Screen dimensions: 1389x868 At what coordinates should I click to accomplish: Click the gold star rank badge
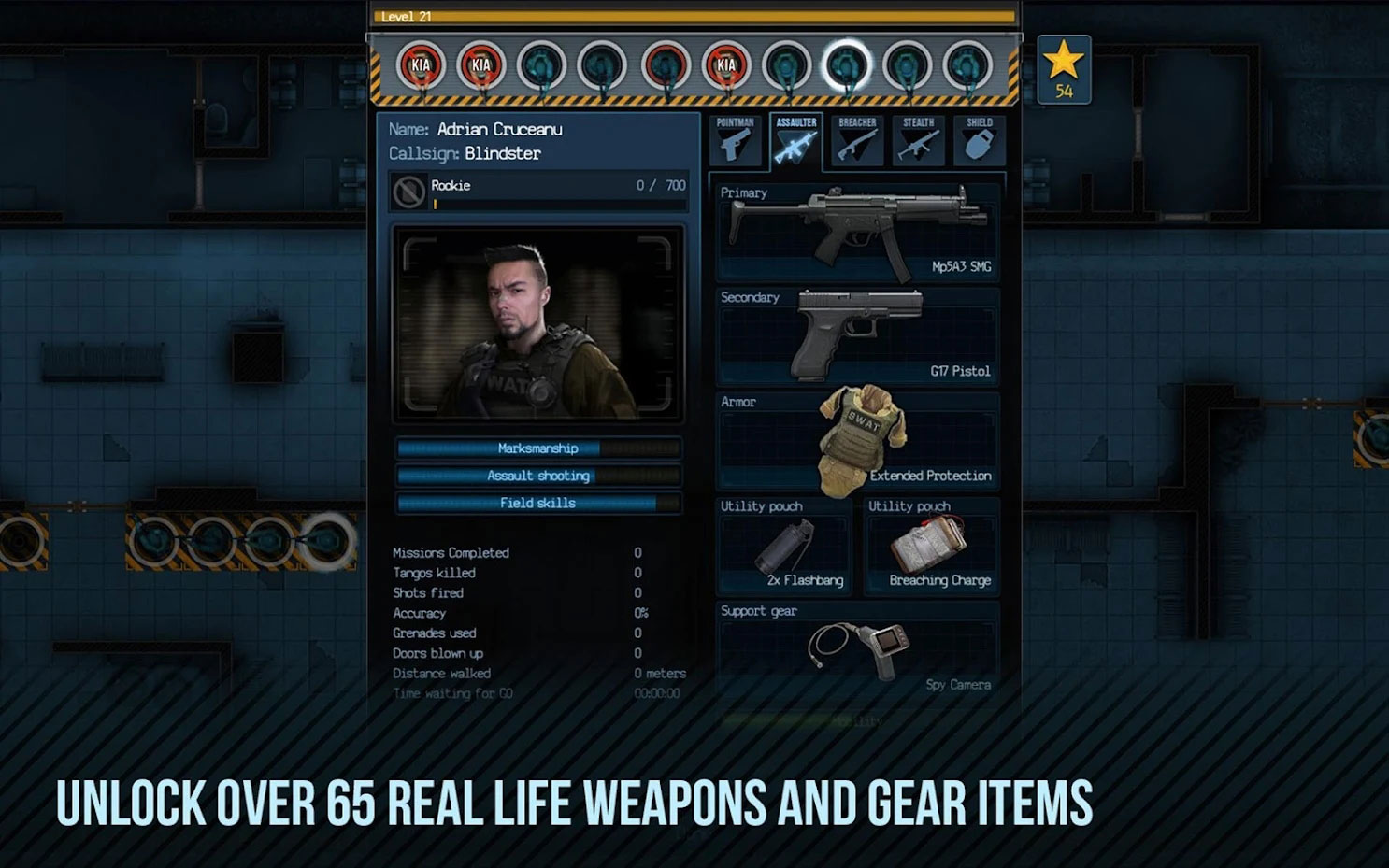[x=1063, y=68]
